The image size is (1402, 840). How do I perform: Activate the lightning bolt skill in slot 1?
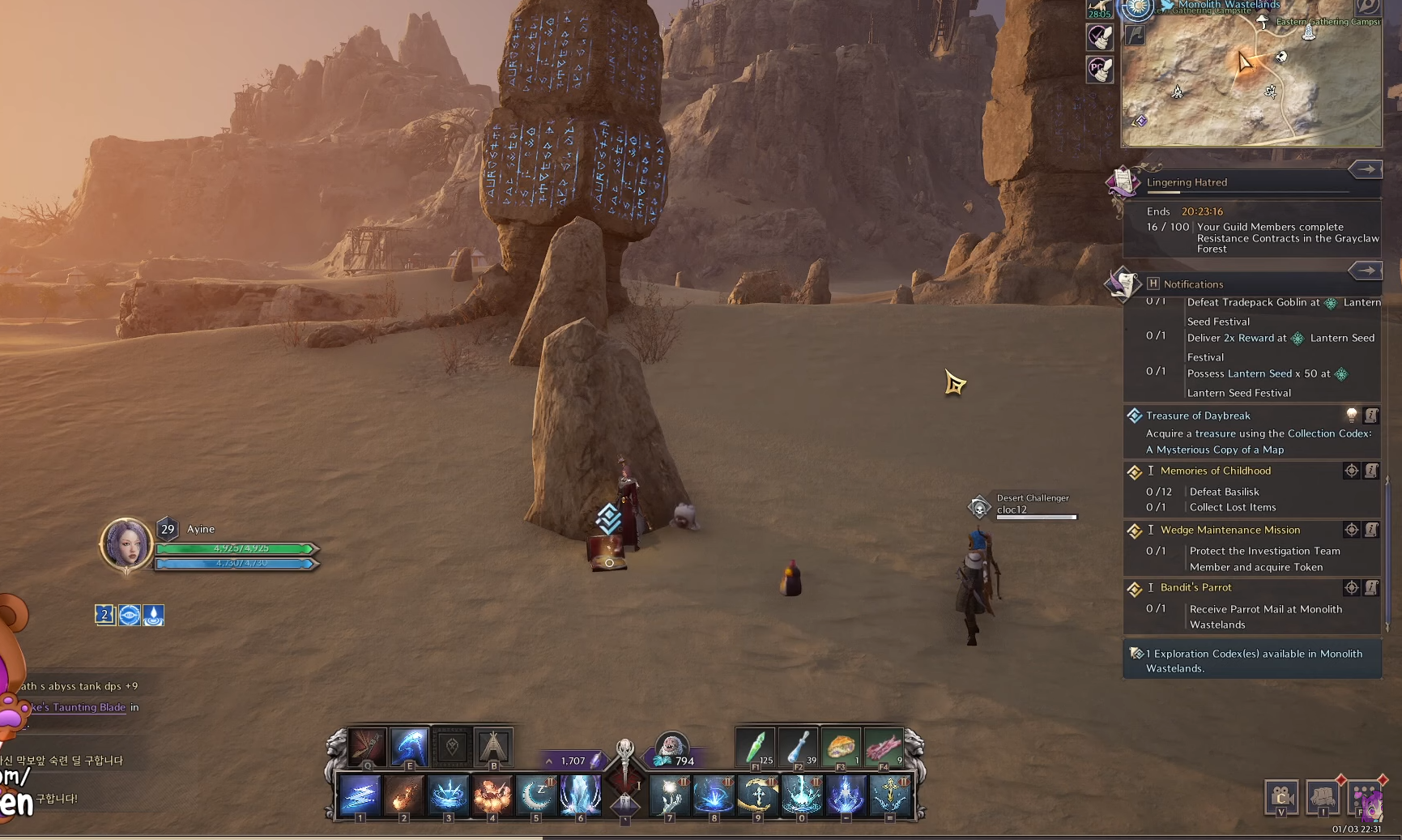tap(360, 795)
